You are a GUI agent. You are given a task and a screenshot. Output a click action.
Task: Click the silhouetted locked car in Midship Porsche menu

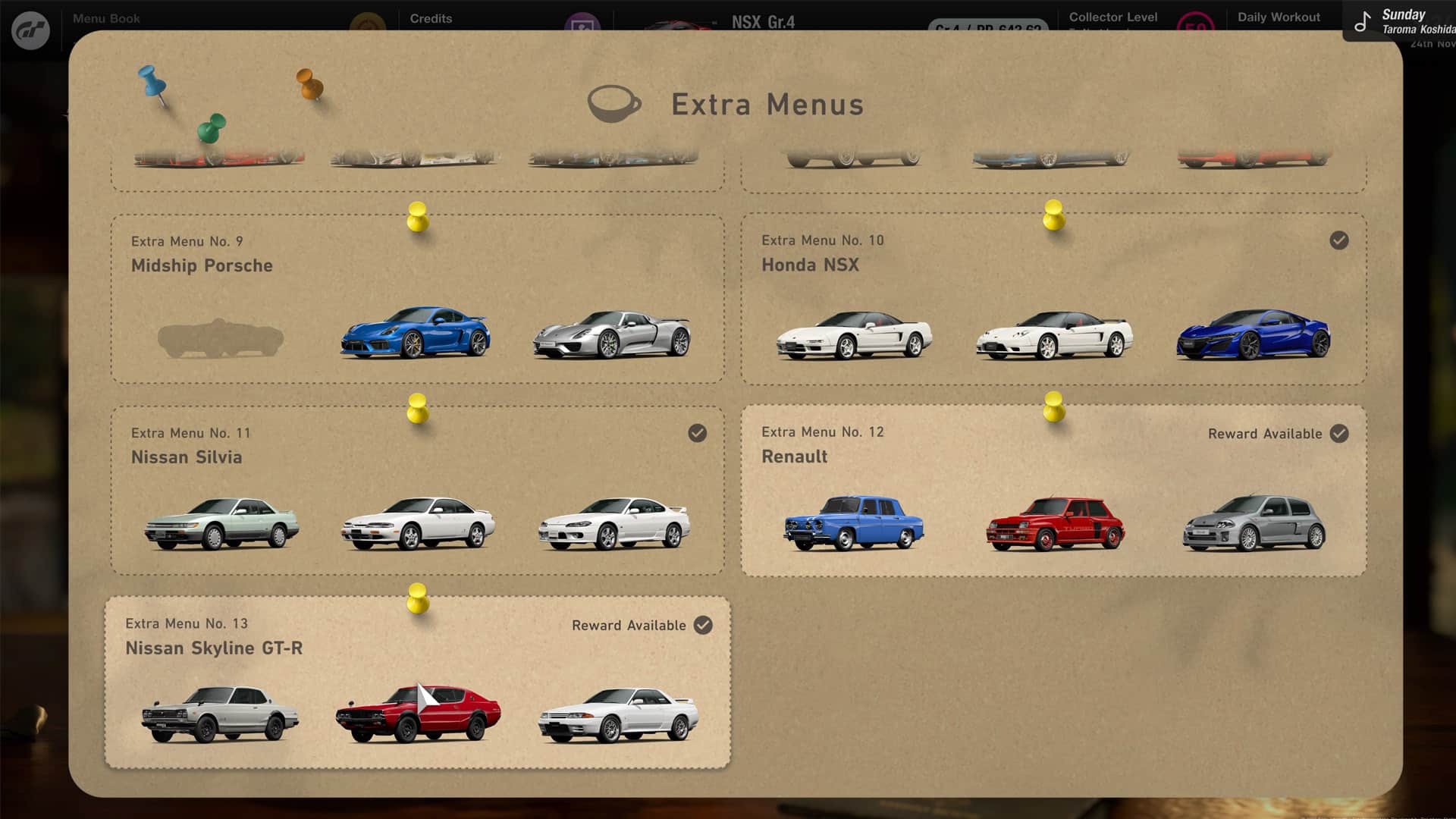point(218,339)
